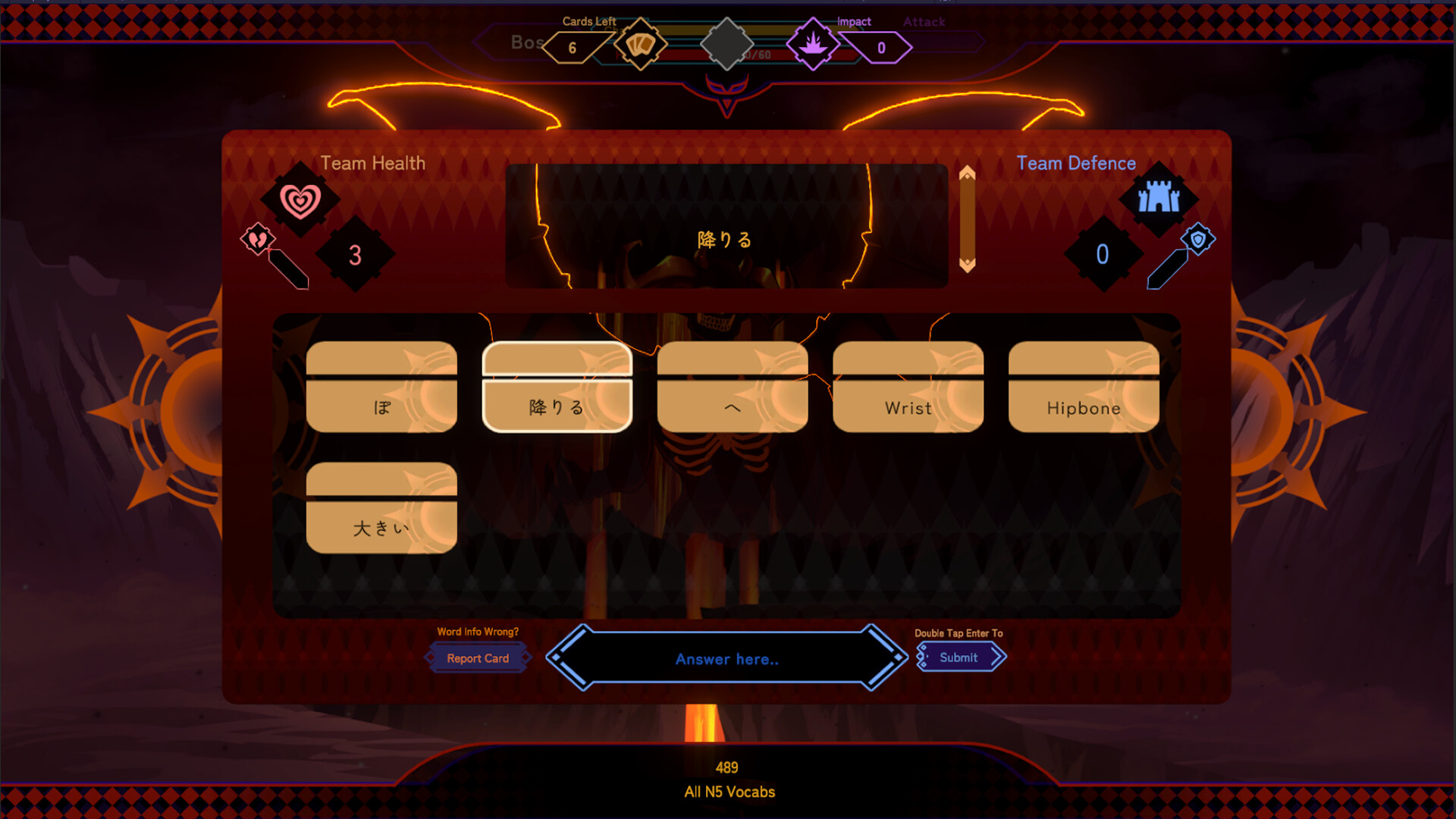The height and width of the screenshot is (819, 1456).
Task: Click the bat mask emblem above the question panel
Action: pos(726,93)
